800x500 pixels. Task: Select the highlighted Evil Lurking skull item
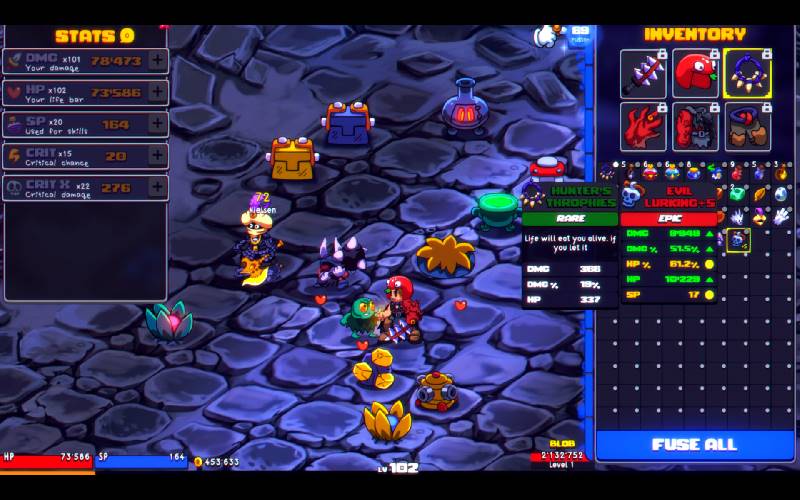pos(738,239)
